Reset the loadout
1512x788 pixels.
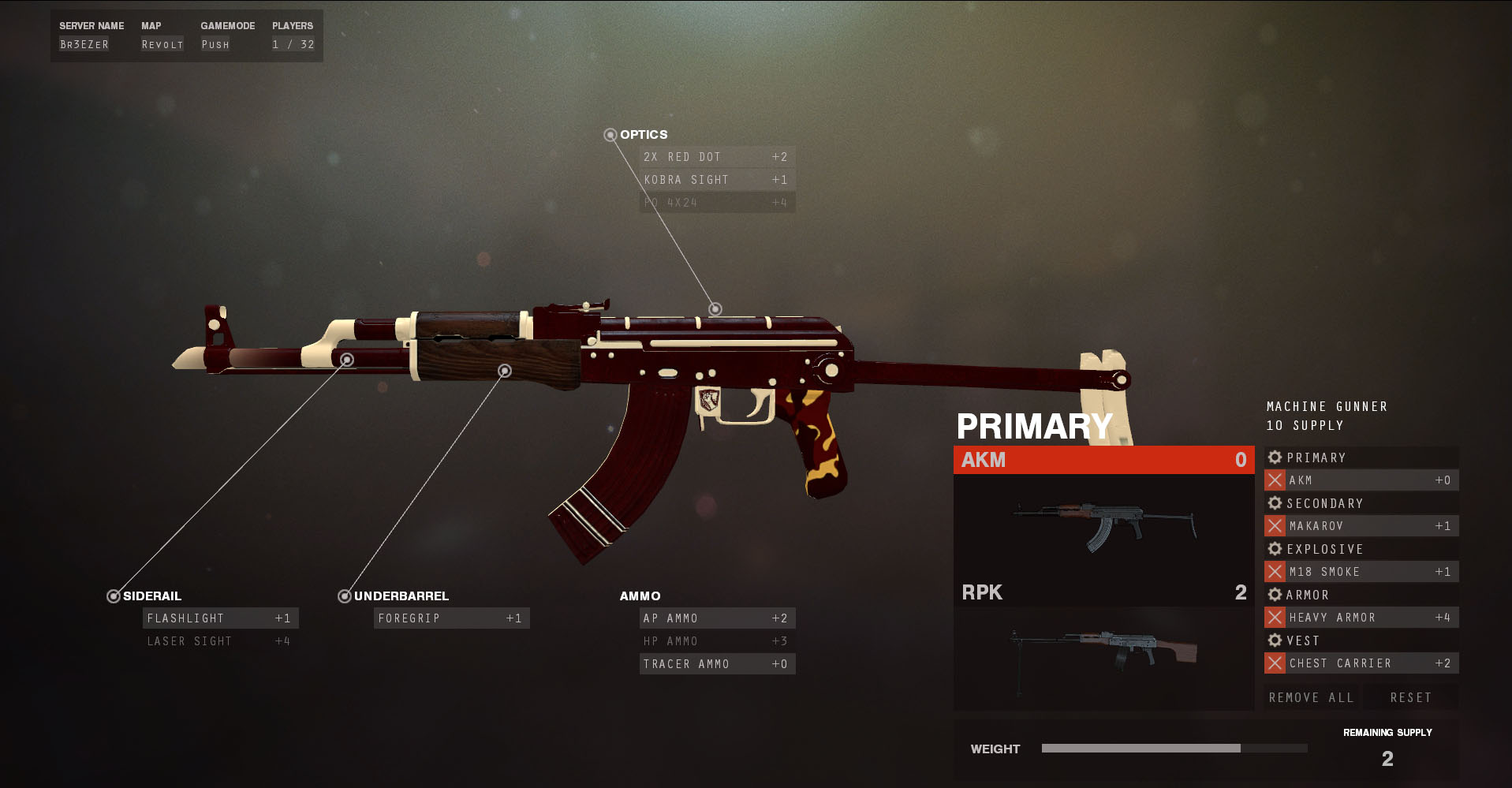coord(1410,697)
